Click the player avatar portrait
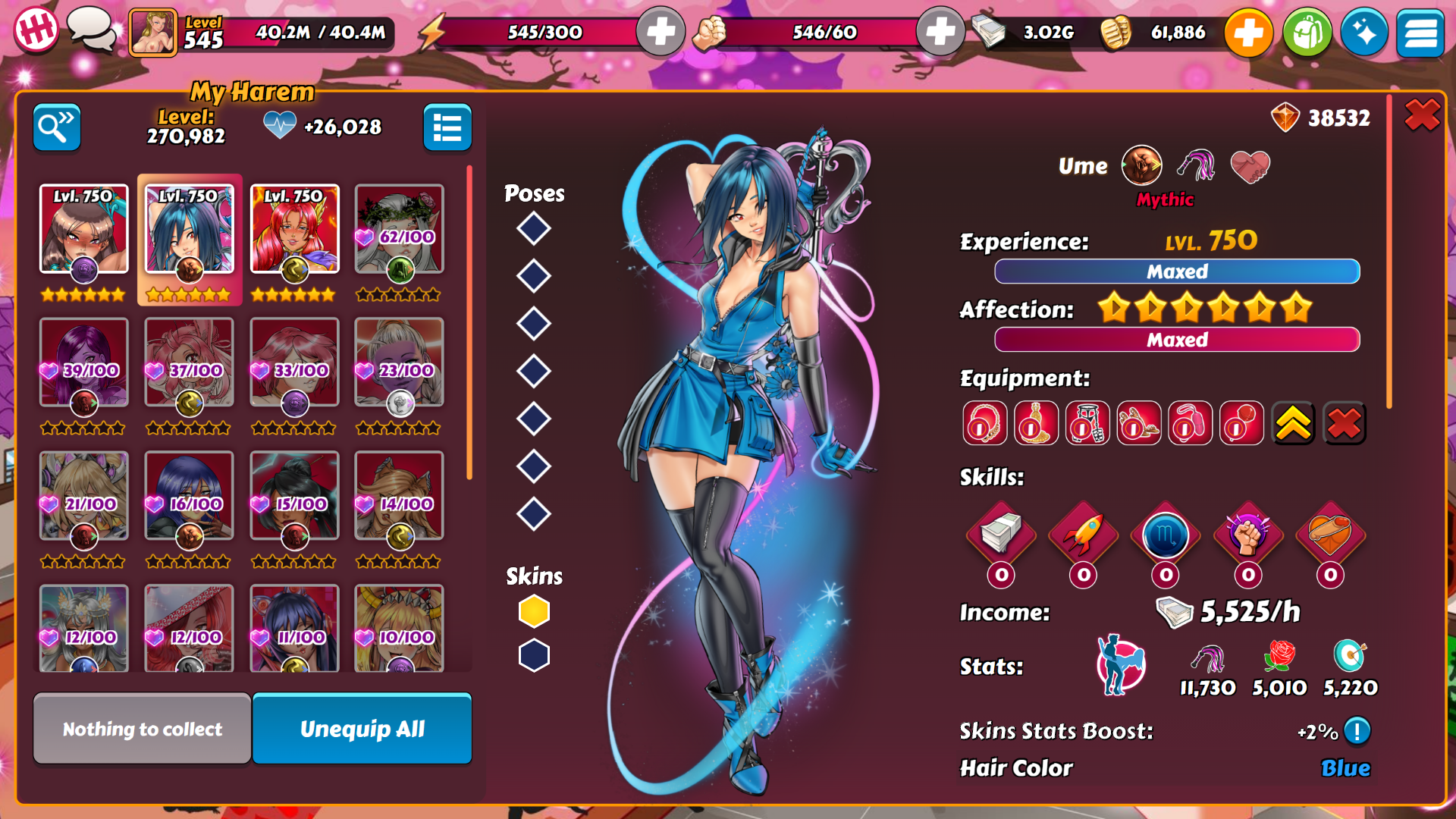 click(152, 33)
